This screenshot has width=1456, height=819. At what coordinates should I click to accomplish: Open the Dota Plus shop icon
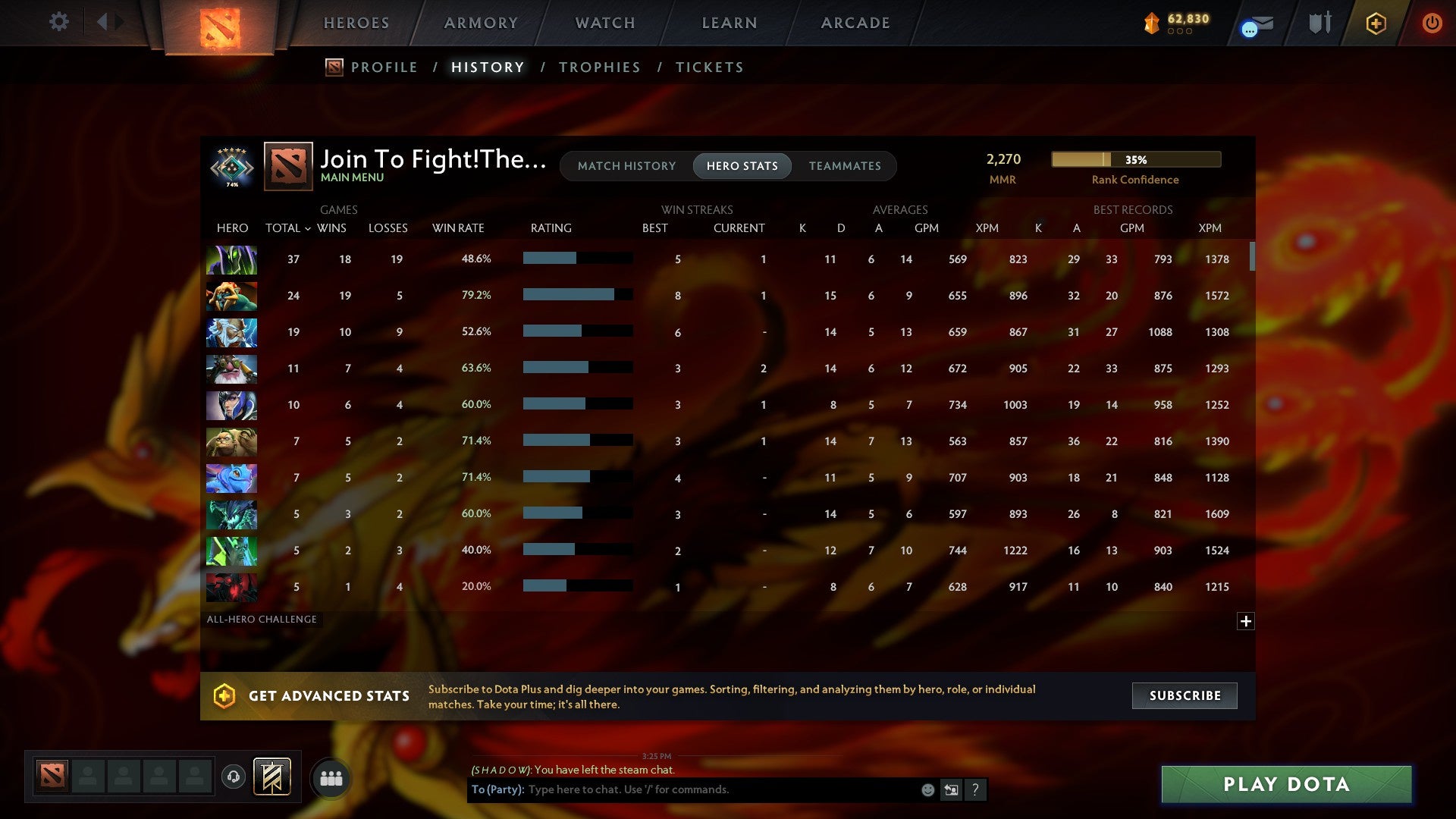(x=1376, y=23)
